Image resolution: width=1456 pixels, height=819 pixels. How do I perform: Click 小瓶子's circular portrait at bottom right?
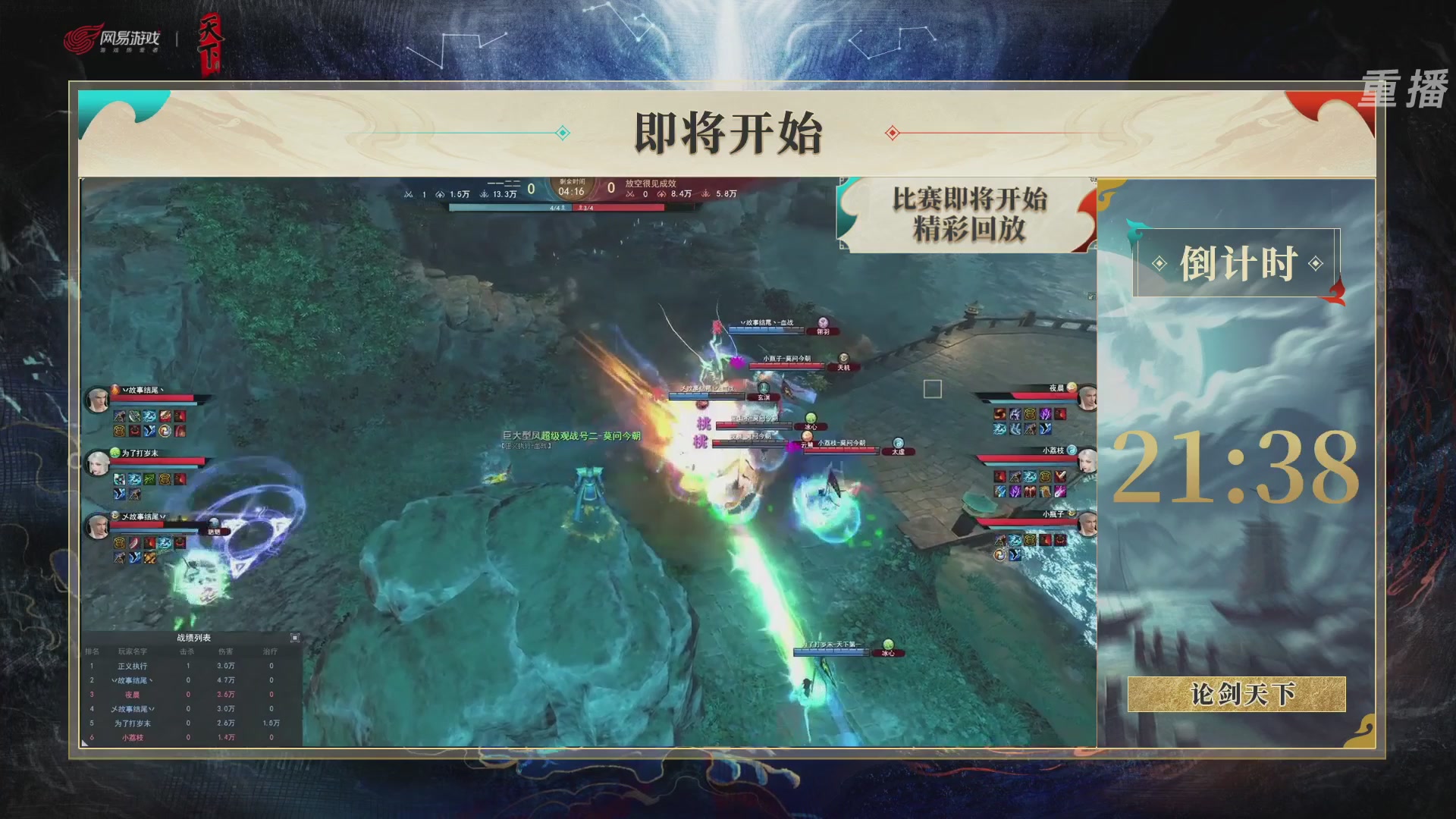pos(1087,524)
